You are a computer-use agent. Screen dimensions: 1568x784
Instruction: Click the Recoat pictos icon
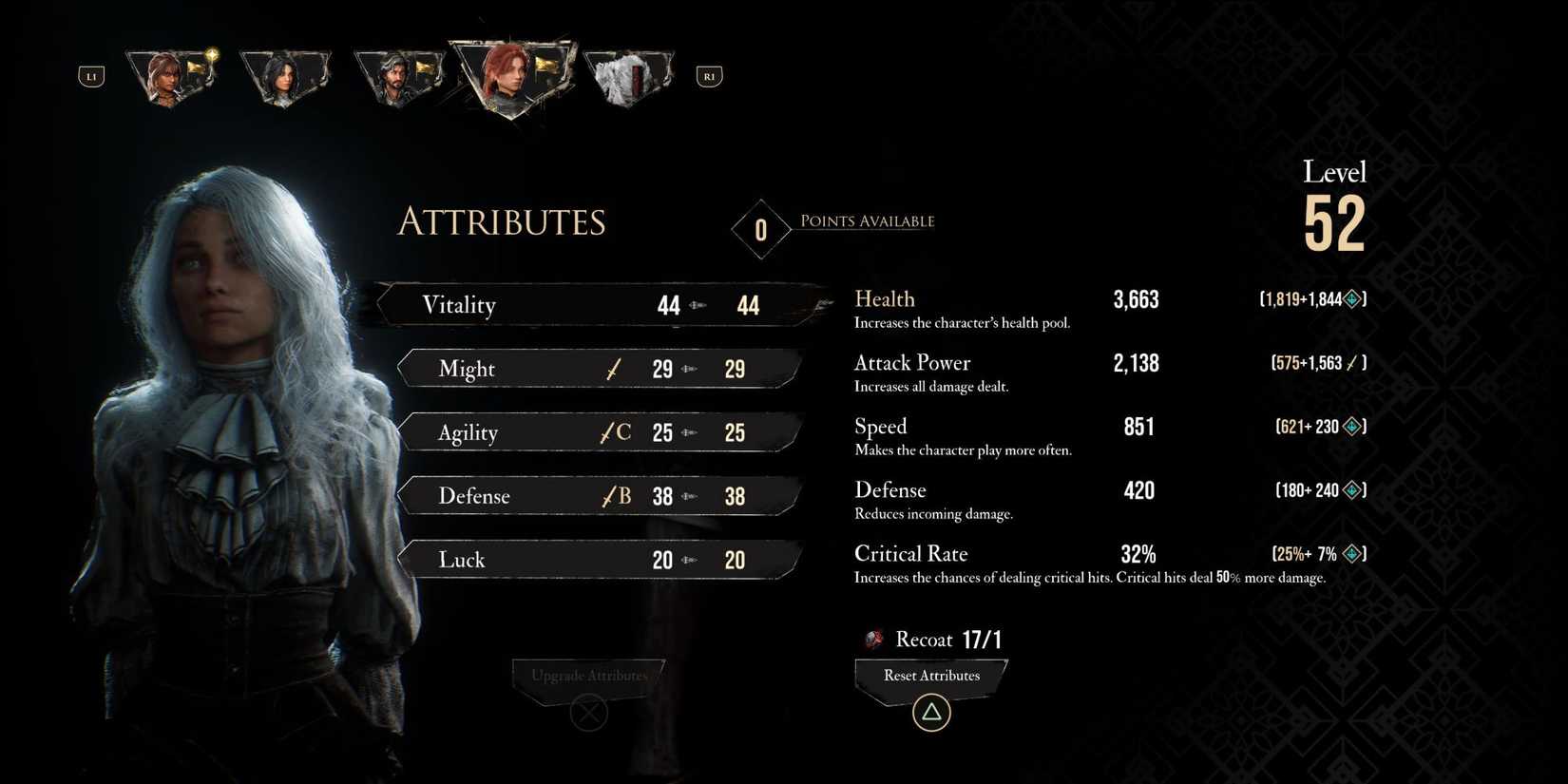click(x=872, y=639)
